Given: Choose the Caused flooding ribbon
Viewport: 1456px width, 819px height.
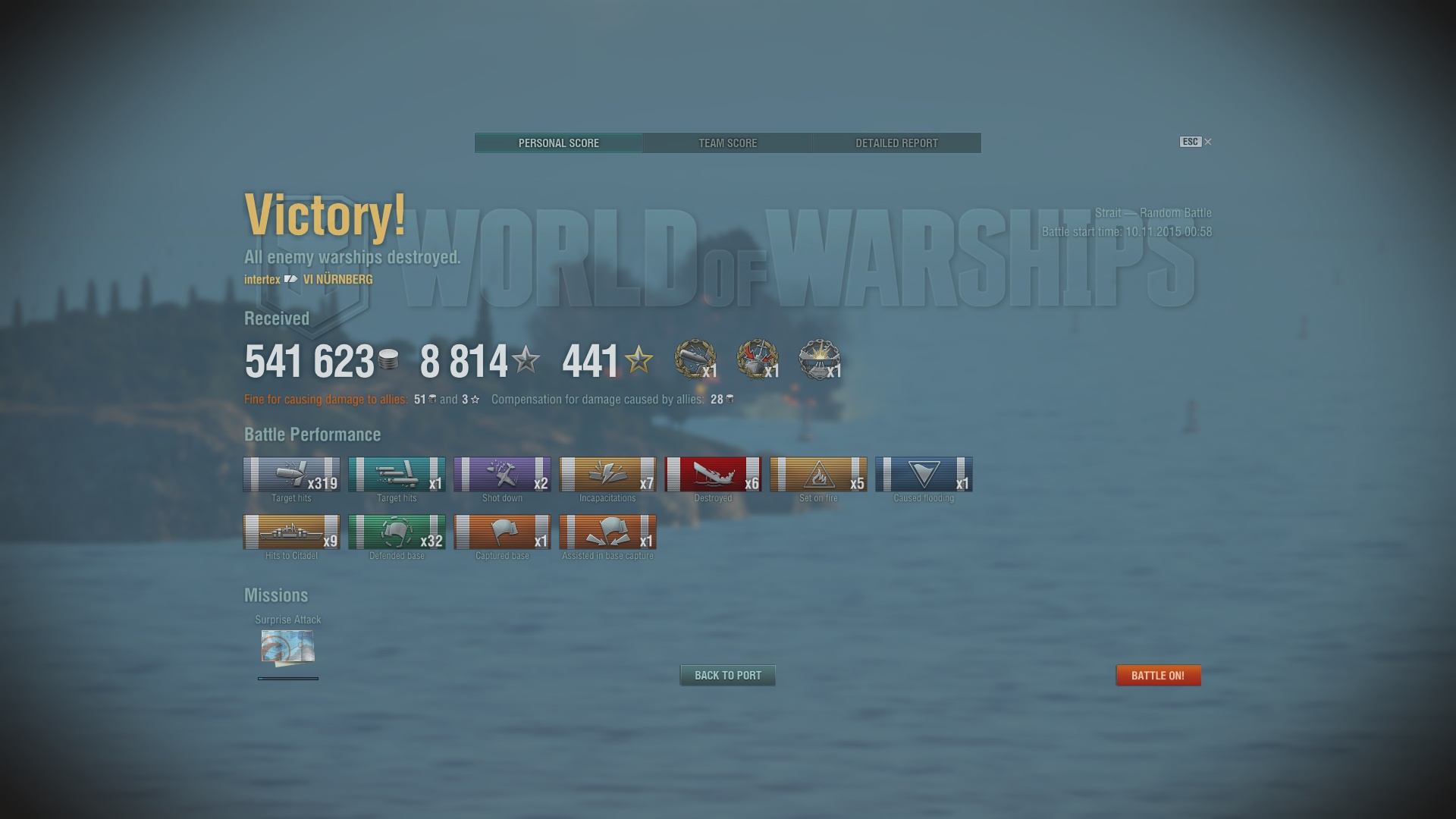Looking at the screenshot, I should (x=924, y=475).
